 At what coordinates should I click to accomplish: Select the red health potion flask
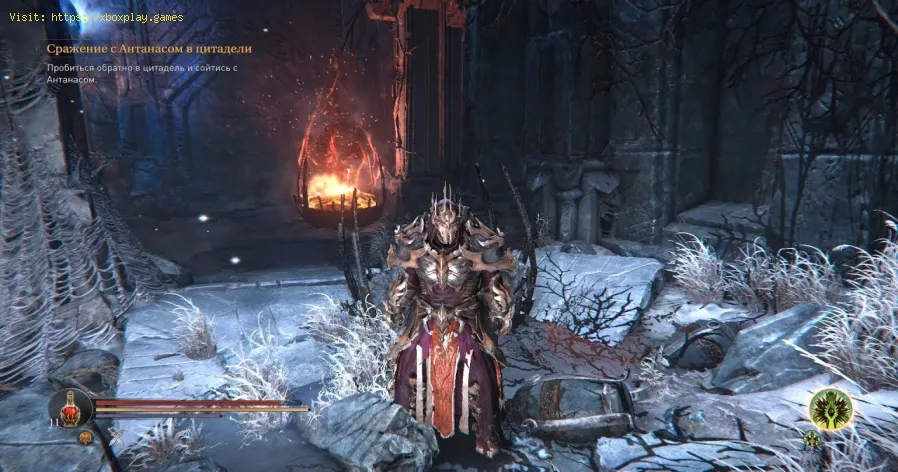72,408
